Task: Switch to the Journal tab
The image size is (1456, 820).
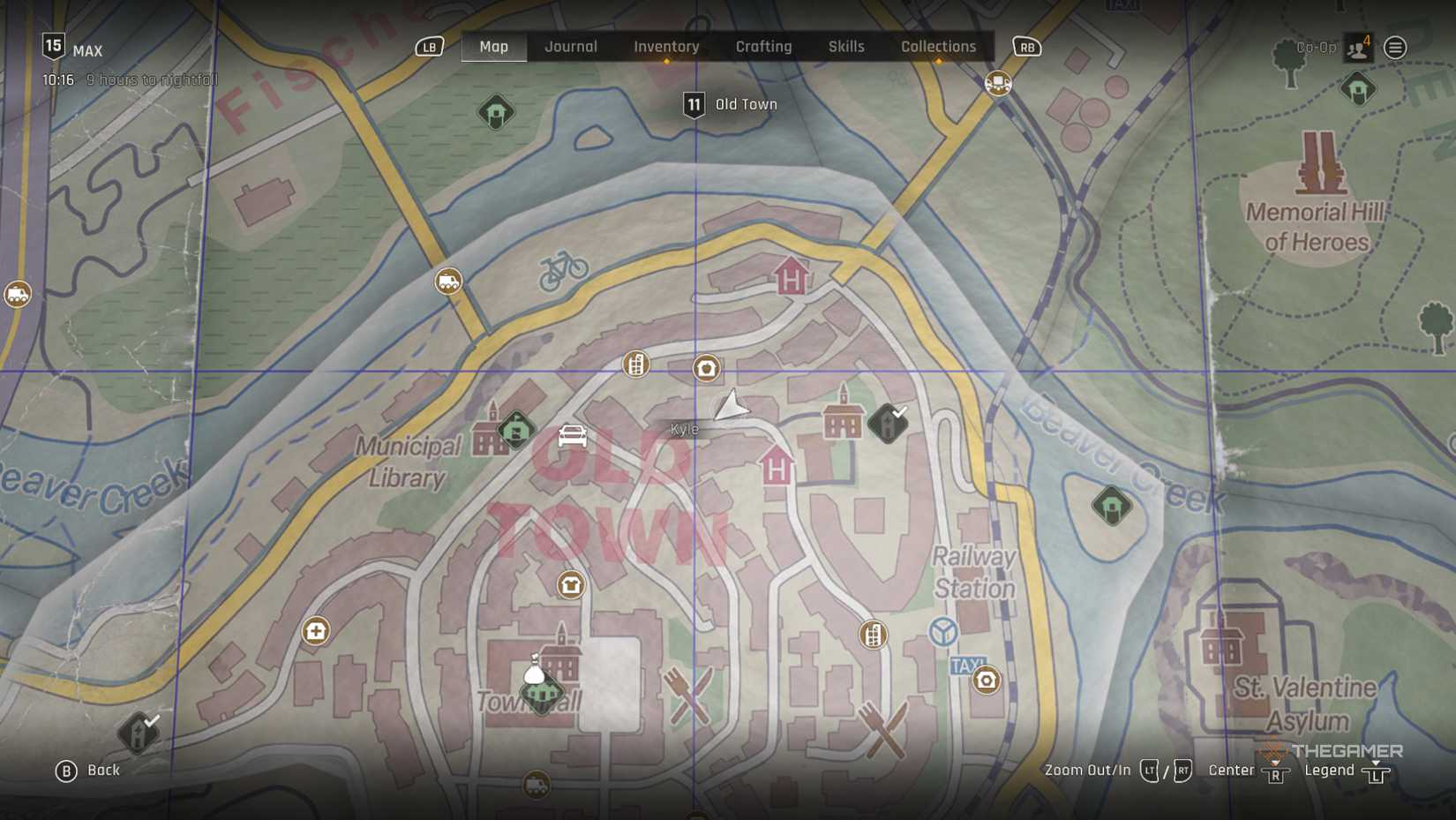Action: click(x=570, y=47)
